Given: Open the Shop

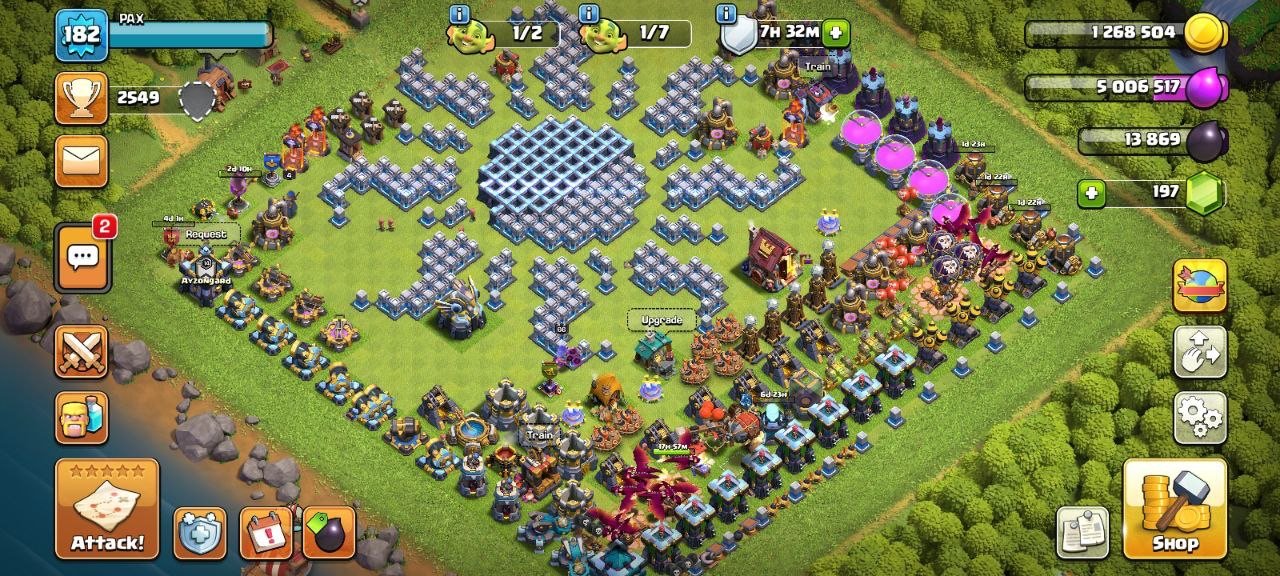Looking at the screenshot, I should coord(1175,507).
